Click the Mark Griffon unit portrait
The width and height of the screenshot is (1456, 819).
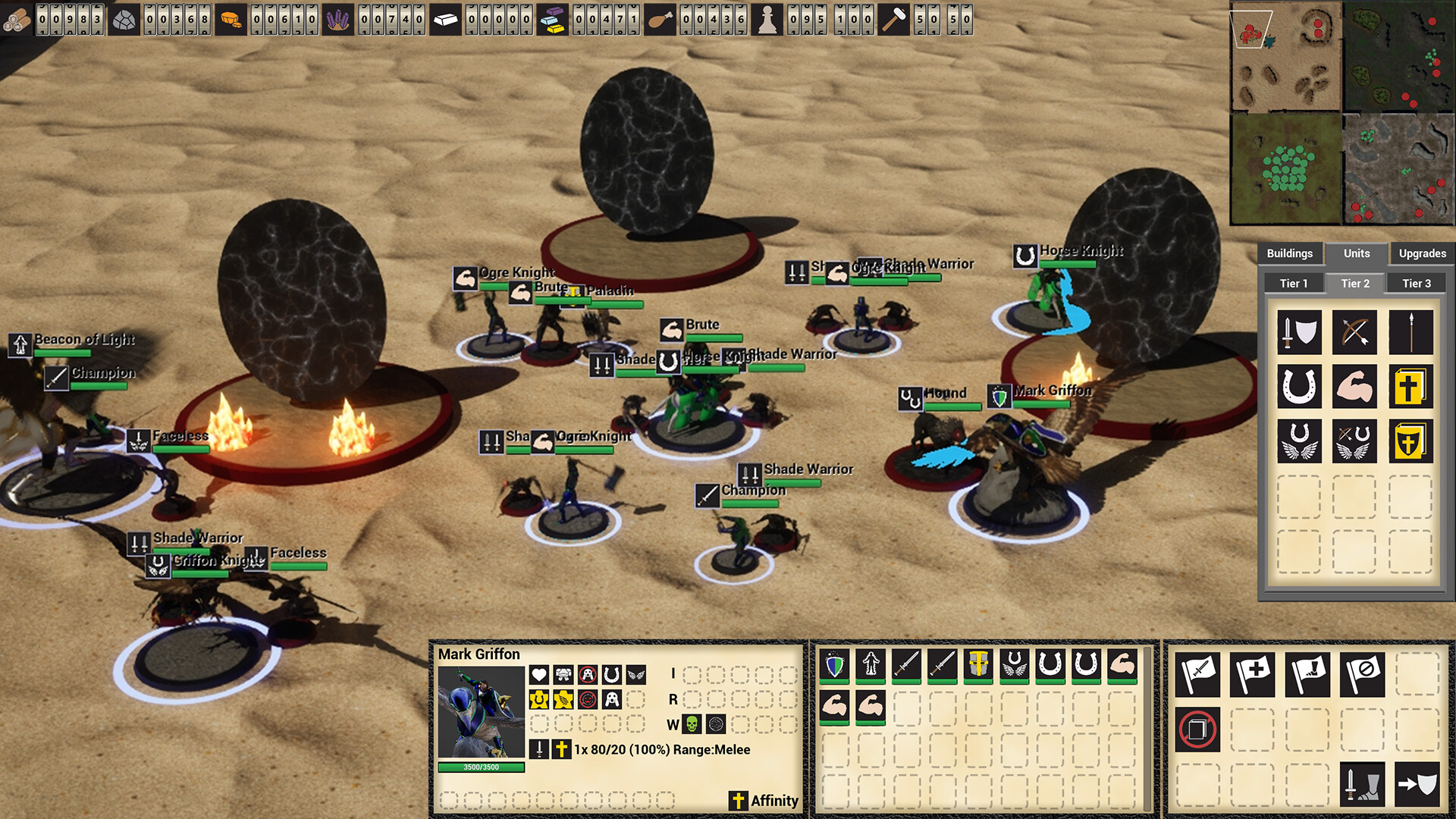click(481, 712)
